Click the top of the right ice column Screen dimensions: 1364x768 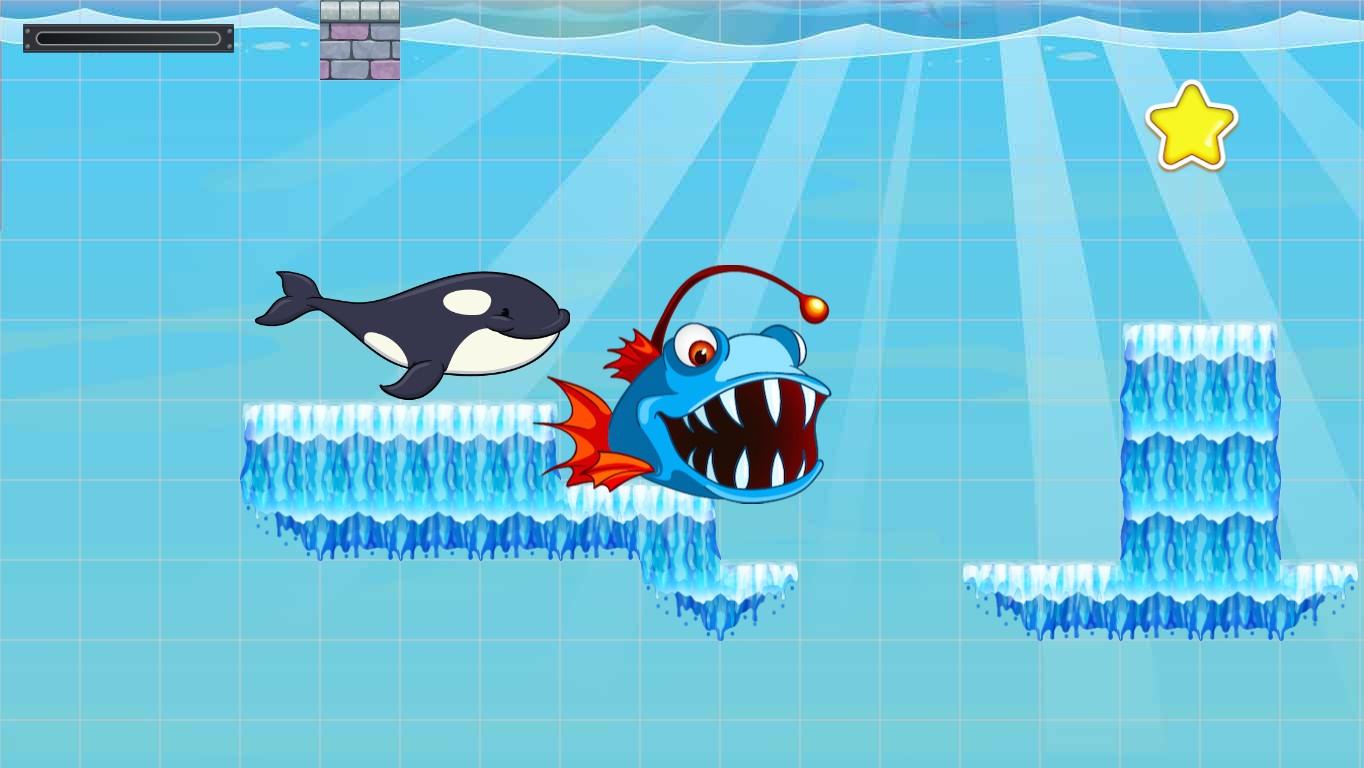(x=1200, y=335)
